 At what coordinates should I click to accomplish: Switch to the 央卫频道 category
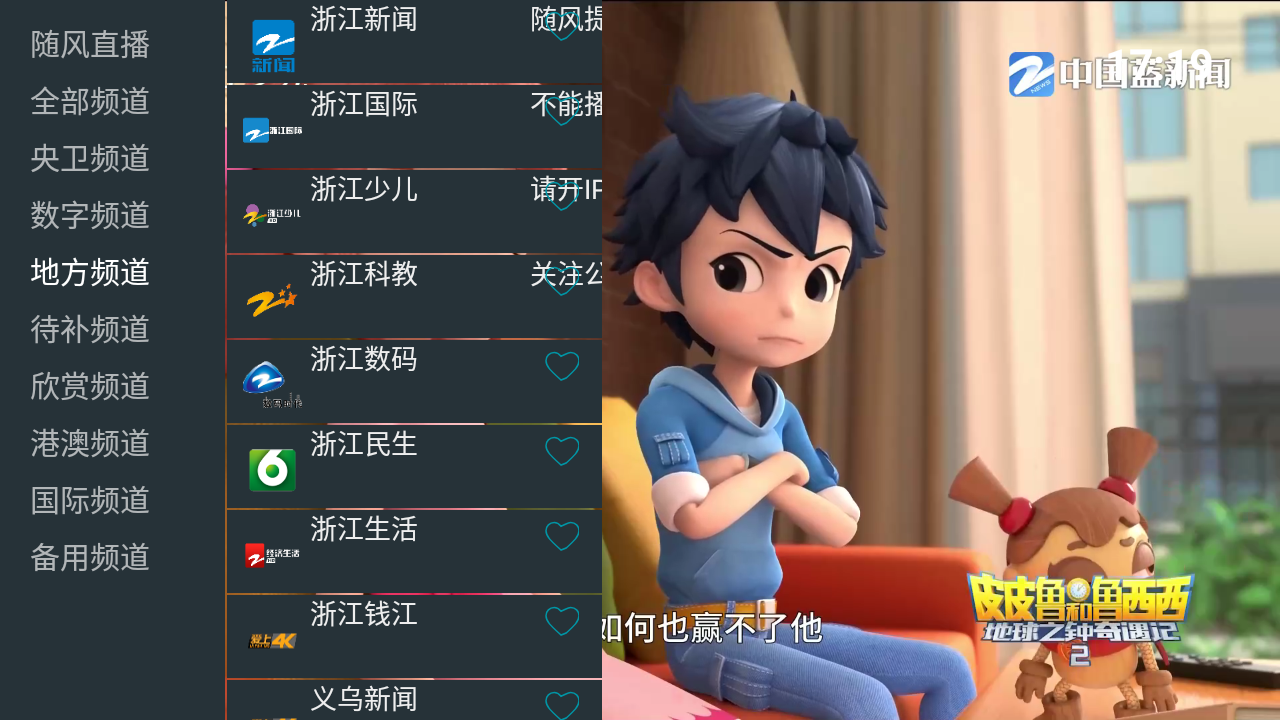pyautogui.click(x=90, y=159)
